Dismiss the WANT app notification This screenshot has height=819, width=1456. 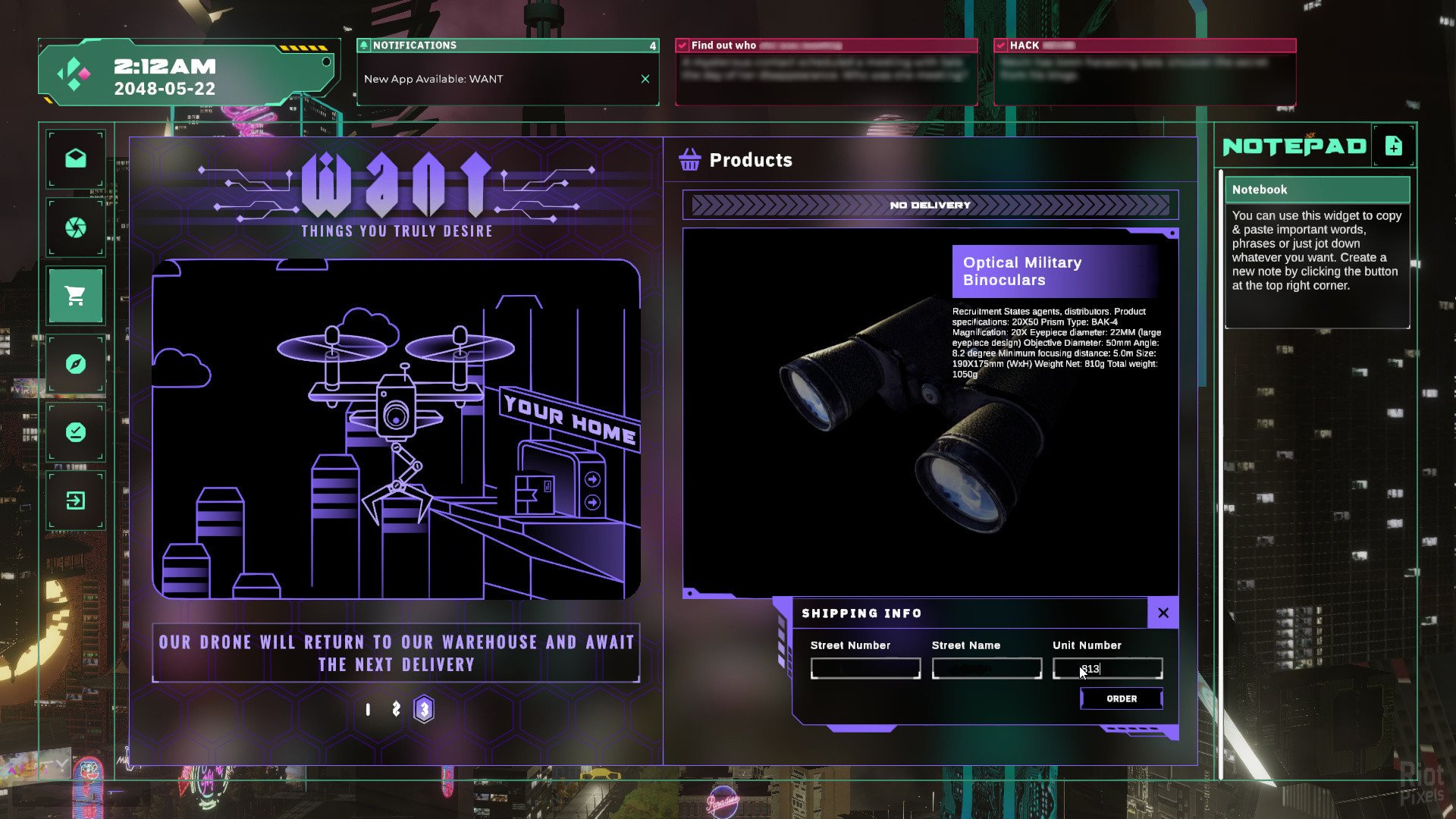tap(645, 79)
